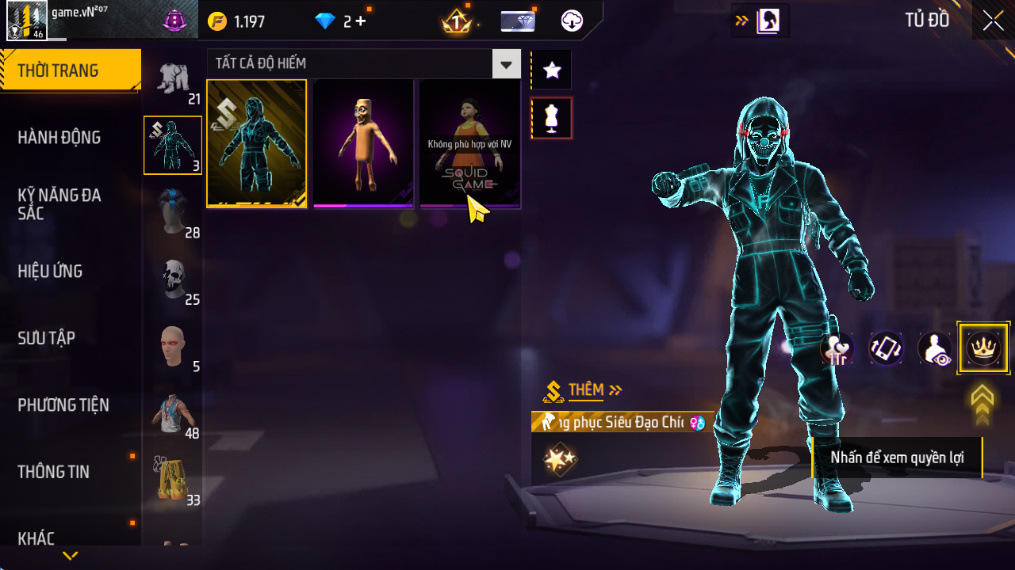Image resolution: width=1015 pixels, height=570 pixels.
Task: Choose the orange wooden mannequin outfit
Action: point(363,143)
